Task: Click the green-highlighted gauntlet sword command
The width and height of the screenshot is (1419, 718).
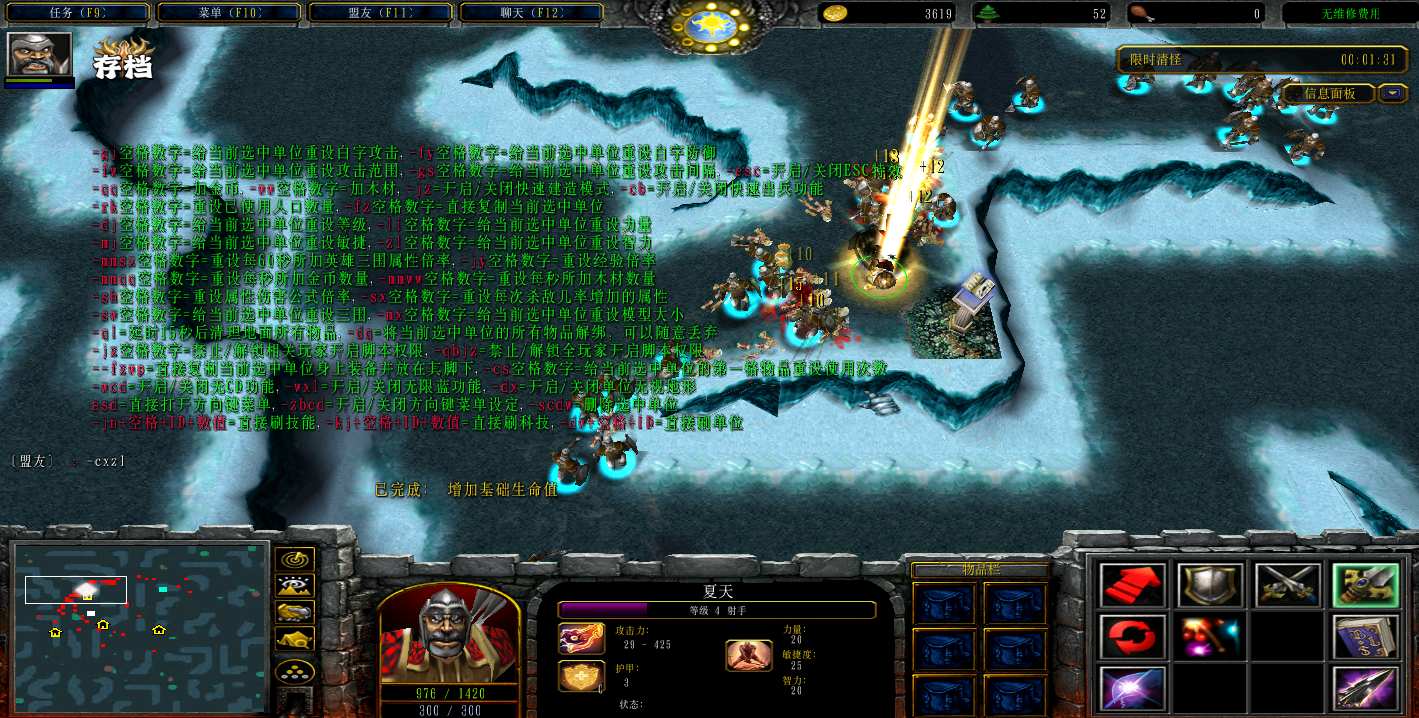Action: click(1364, 585)
